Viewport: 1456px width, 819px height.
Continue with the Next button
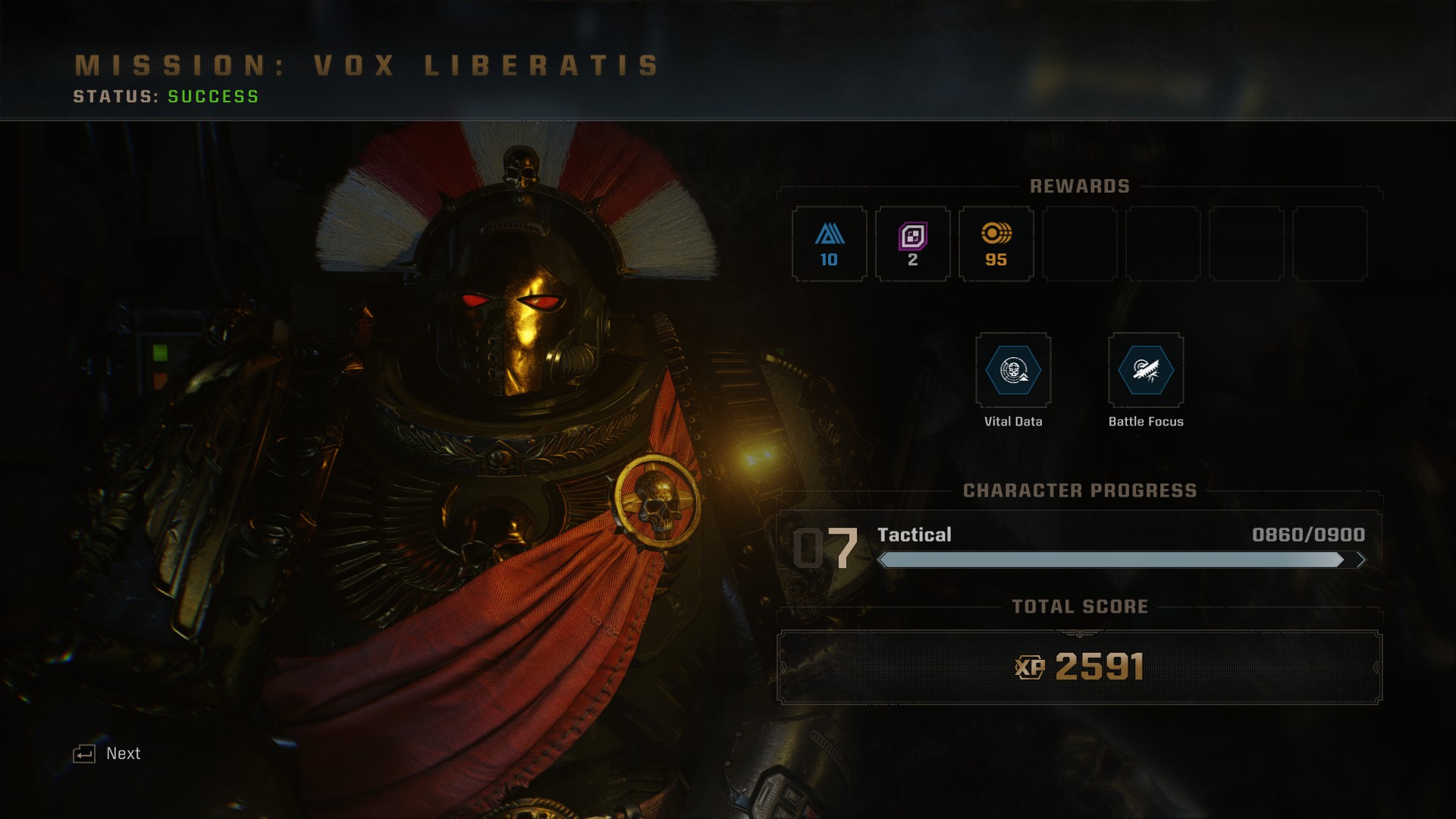pos(108,753)
